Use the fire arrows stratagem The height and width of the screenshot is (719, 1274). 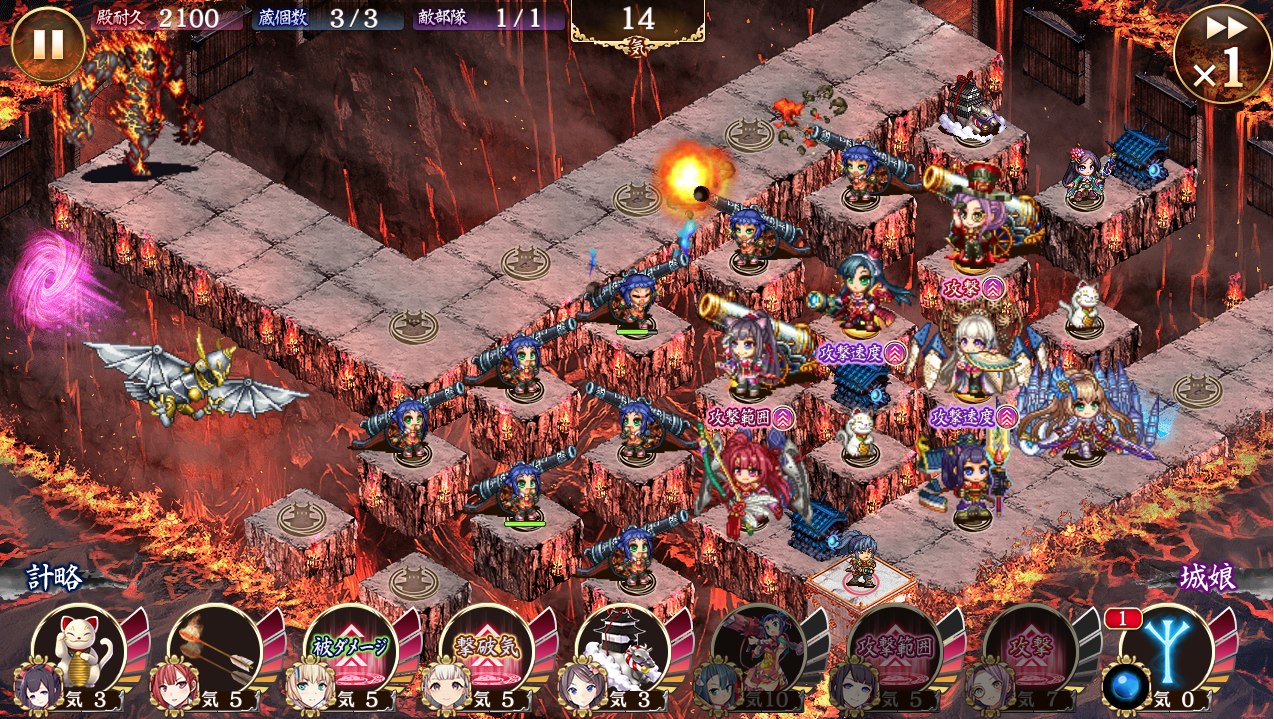pyautogui.click(x=215, y=651)
